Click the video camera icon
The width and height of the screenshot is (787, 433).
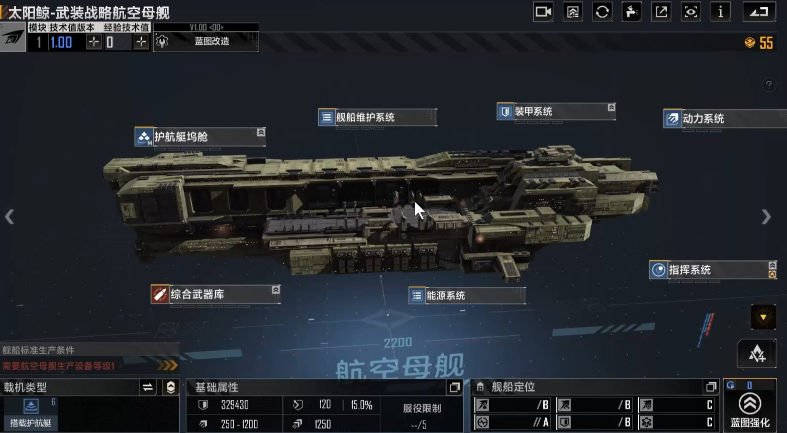(x=543, y=12)
